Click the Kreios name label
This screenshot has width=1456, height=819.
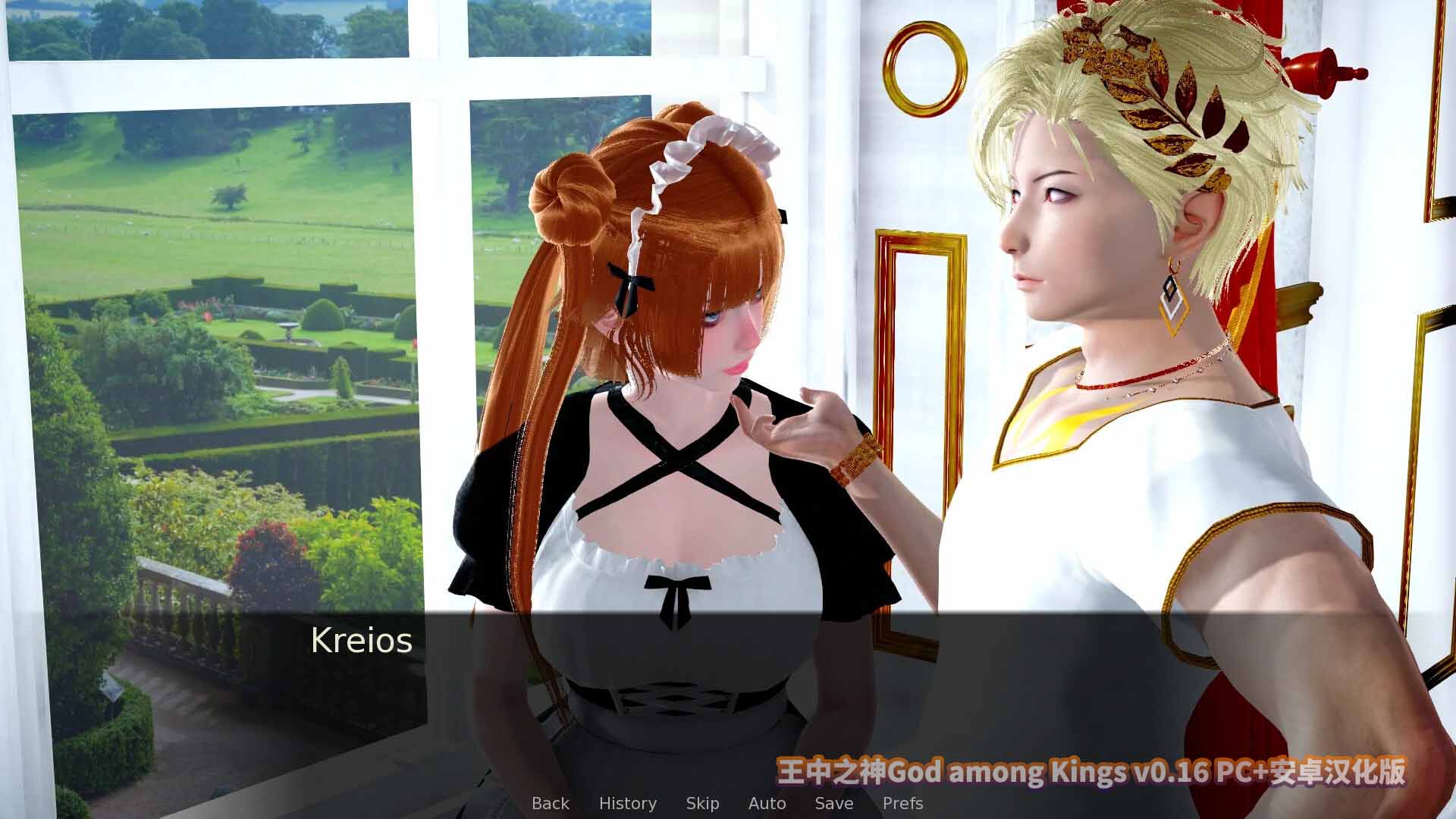361,641
